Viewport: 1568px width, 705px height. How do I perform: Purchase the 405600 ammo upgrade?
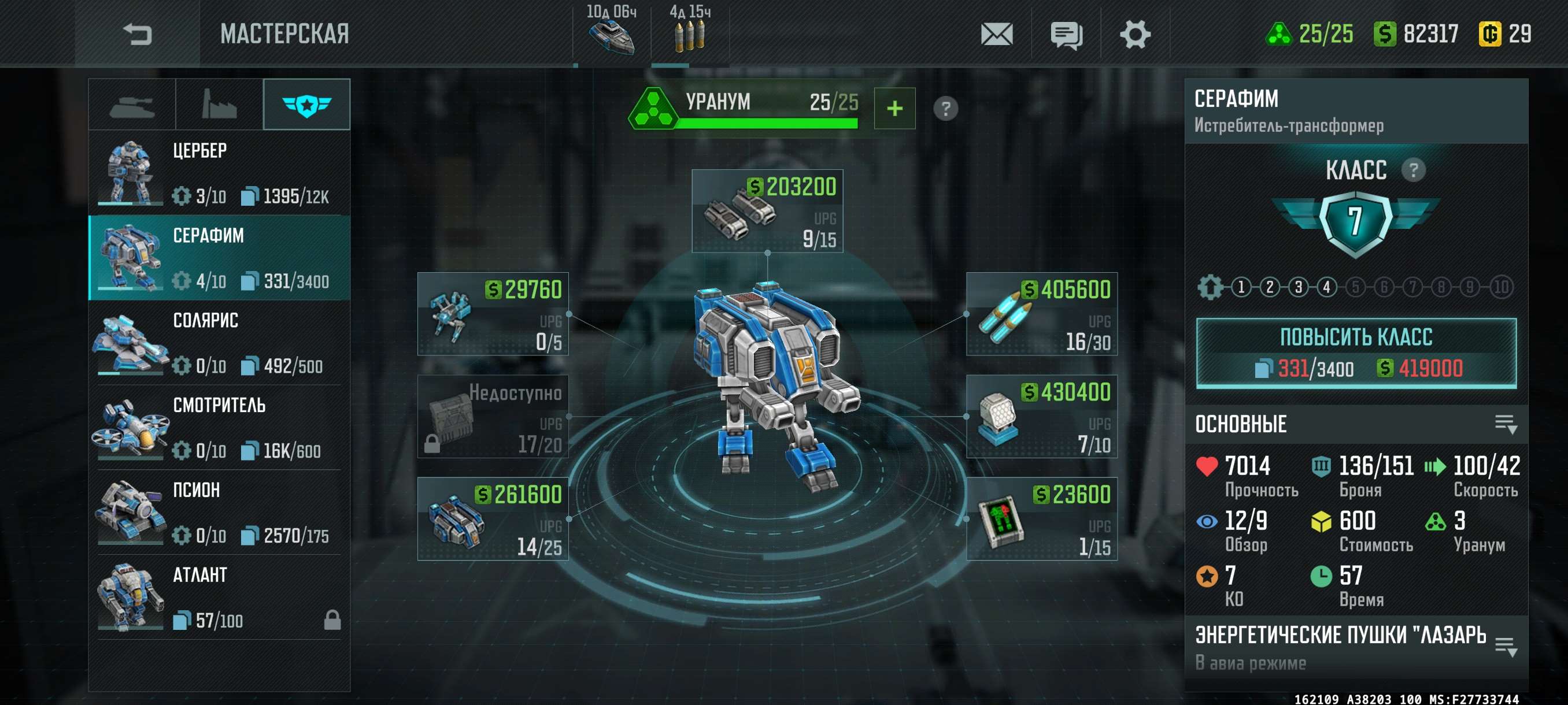click(x=1041, y=314)
